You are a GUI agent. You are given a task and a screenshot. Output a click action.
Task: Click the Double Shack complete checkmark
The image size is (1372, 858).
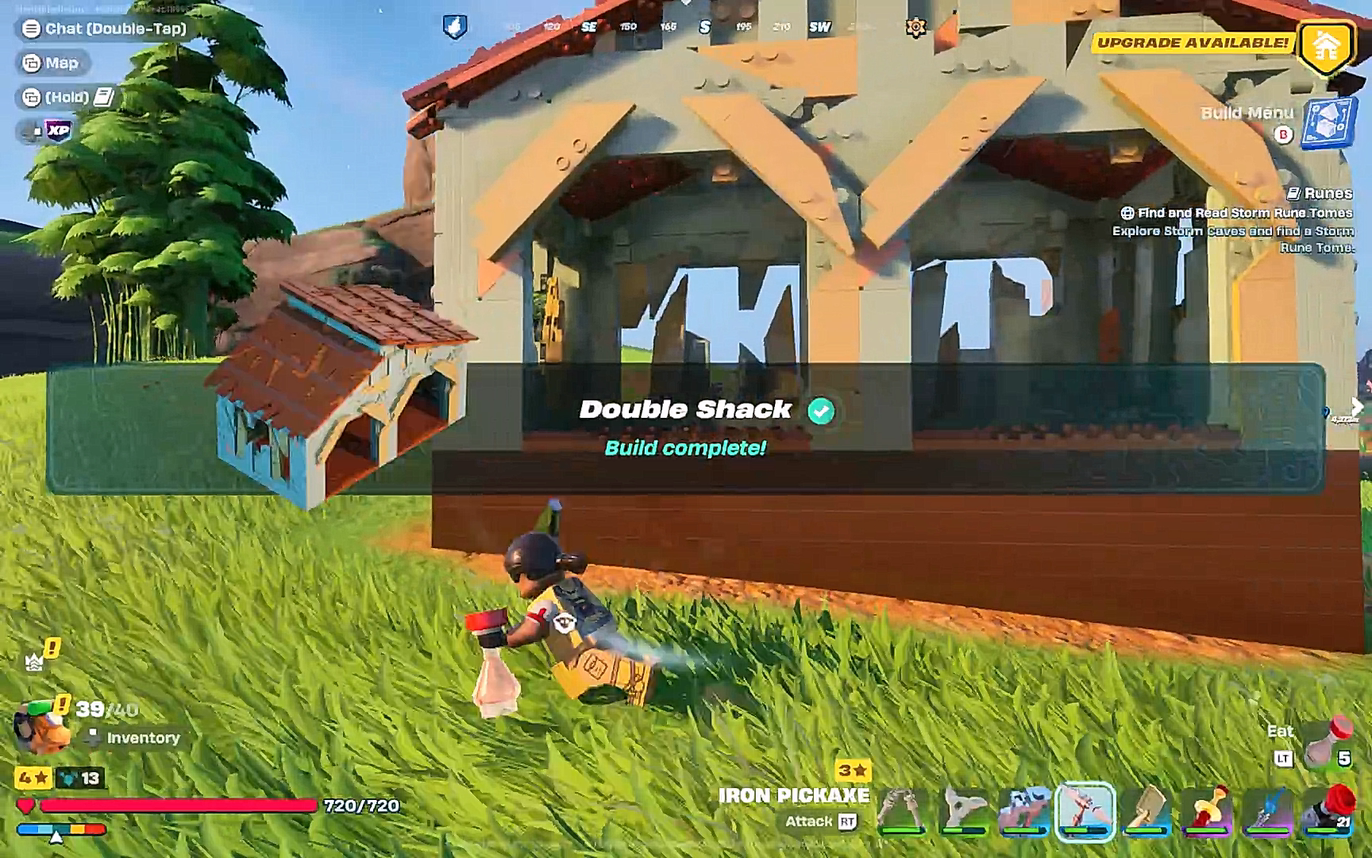(x=818, y=410)
